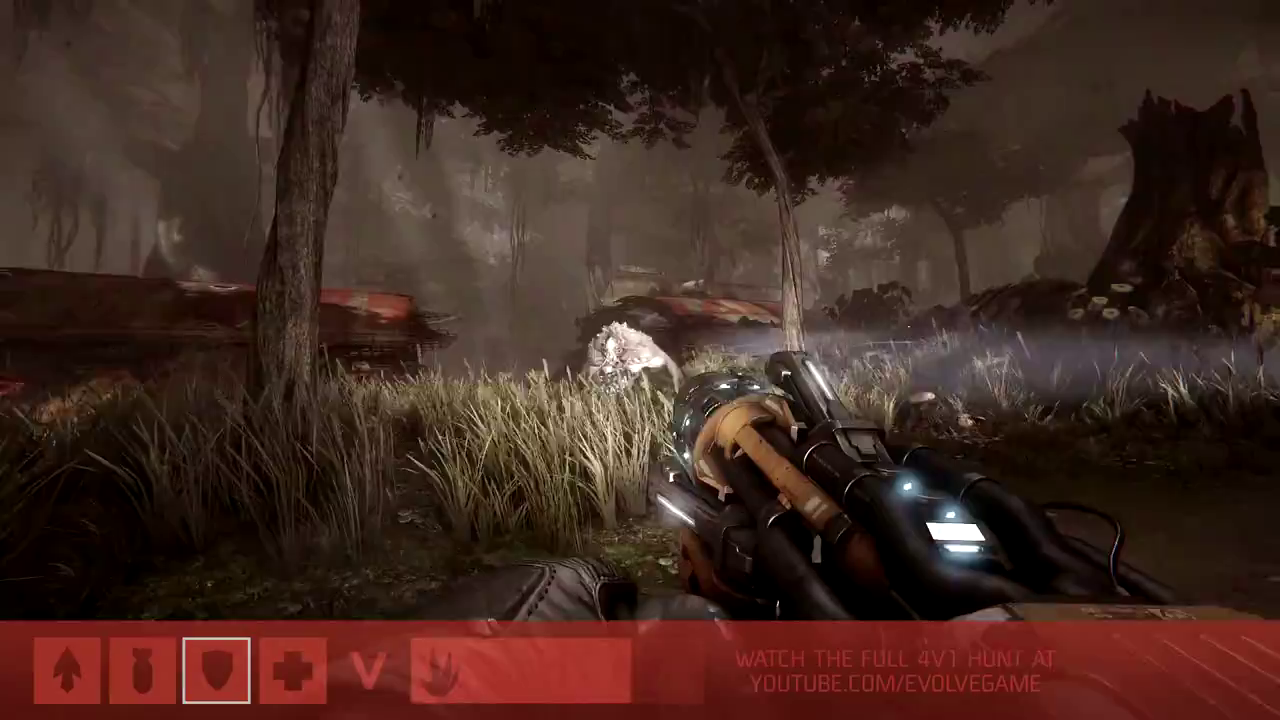This screenshot has height=720, width=1280.
Task: Select the medkit healing ability icon
Action: click(x=292, y=669)
